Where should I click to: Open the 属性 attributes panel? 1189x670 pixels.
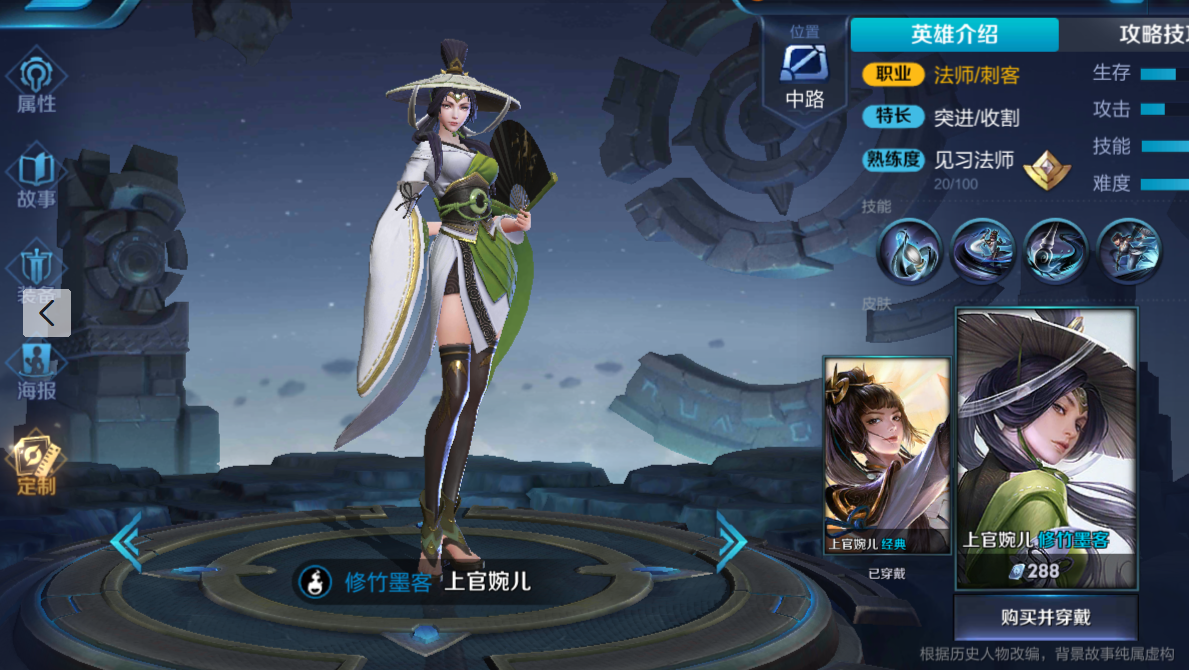click(36, 83)
